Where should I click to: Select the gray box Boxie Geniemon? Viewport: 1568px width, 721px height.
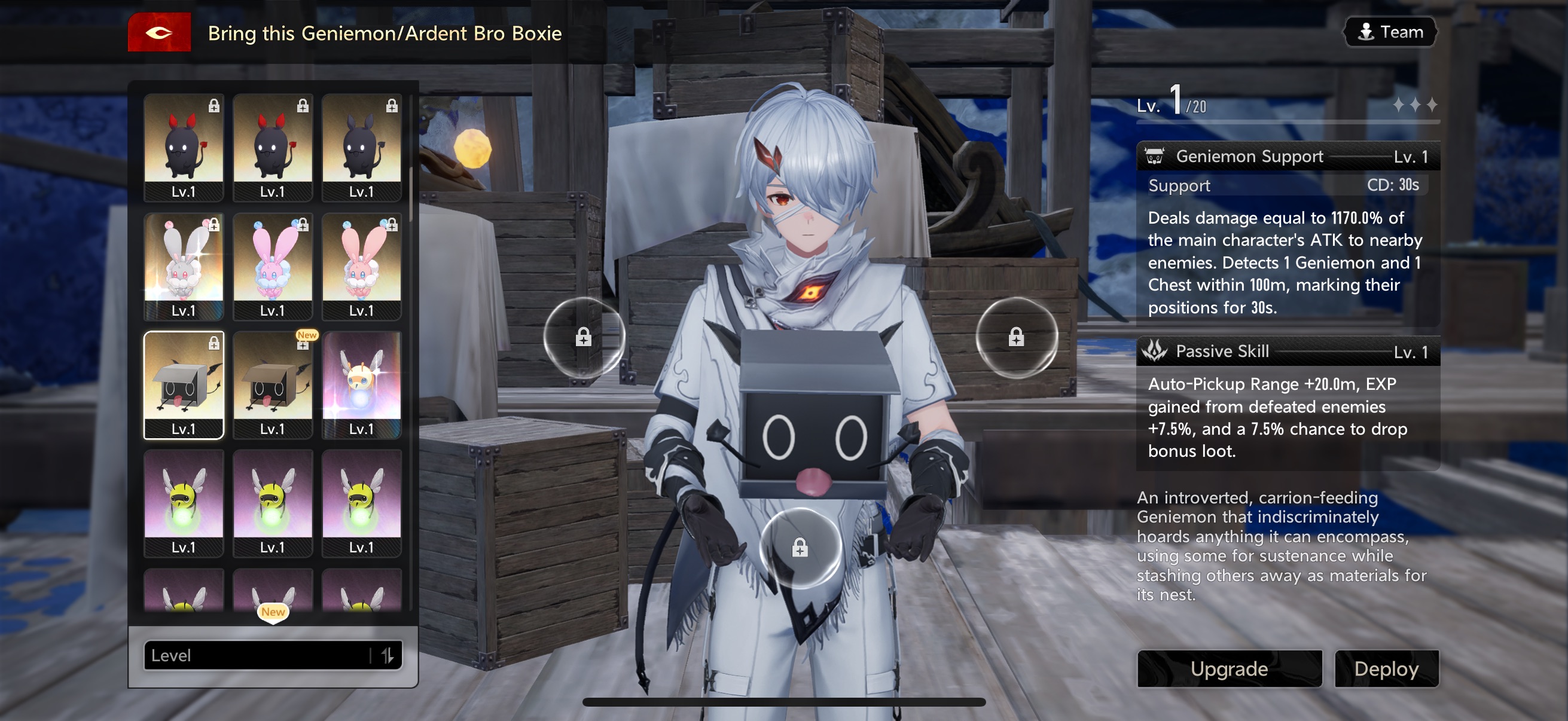pos(183,384)
